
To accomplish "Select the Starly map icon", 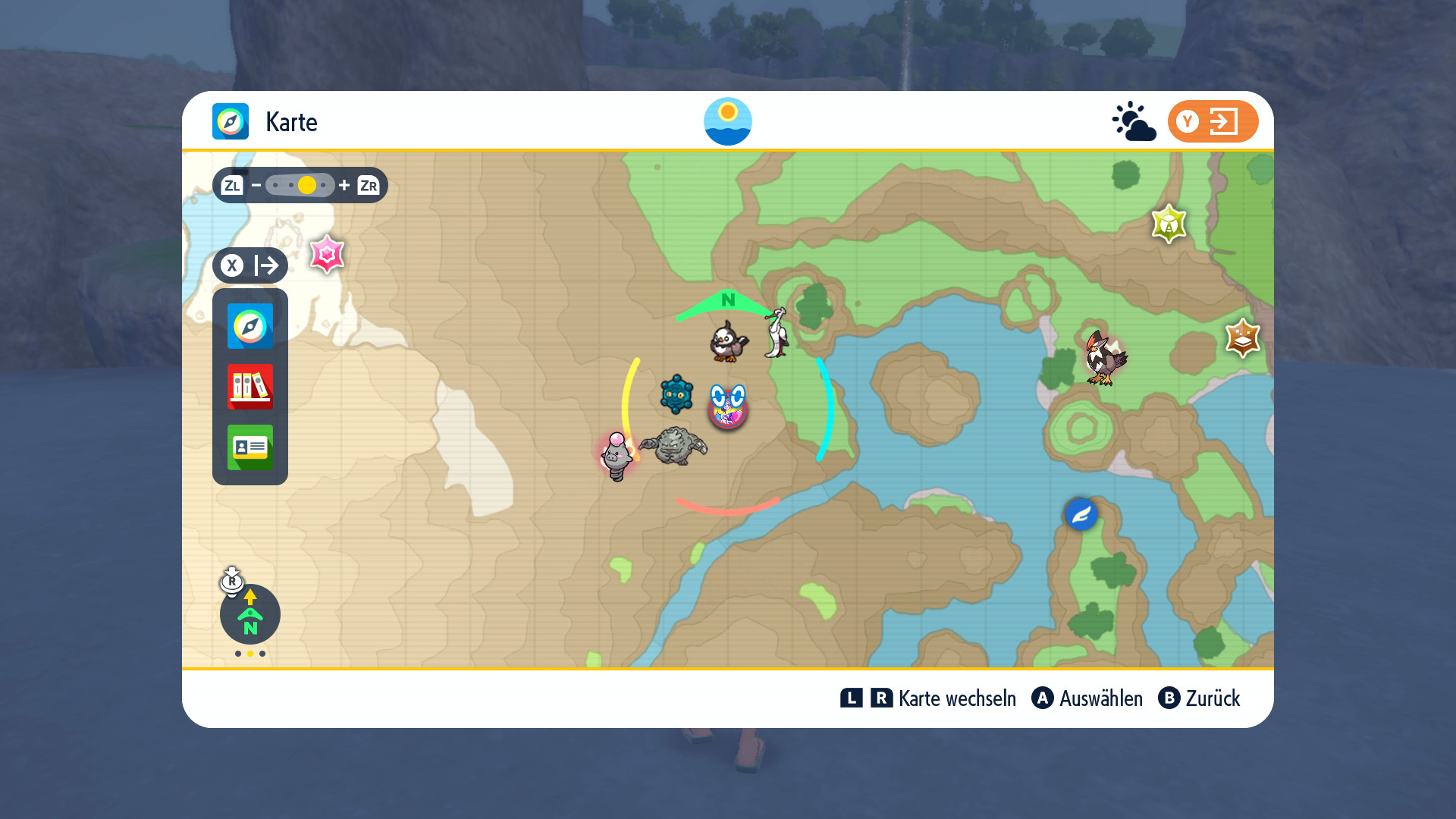I will pos(728,341).
